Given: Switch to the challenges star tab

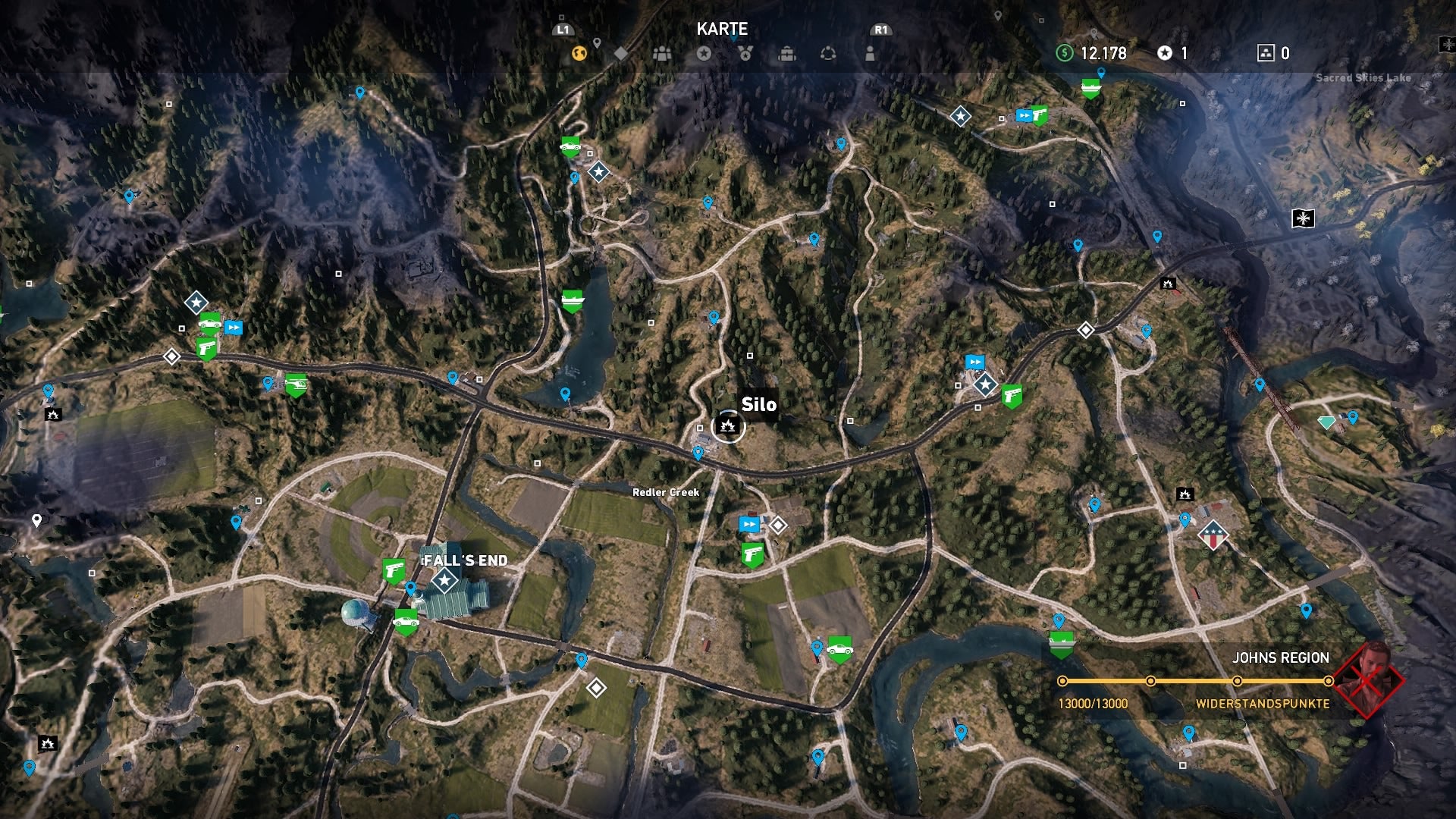Looking at the screenshot, I should pyautogui.click(x=705, y=53).
